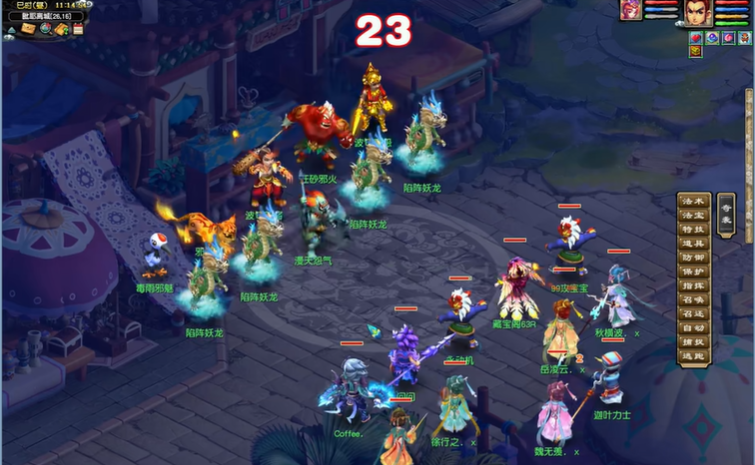Select the 逃跑 flee command

coord(694,355)
